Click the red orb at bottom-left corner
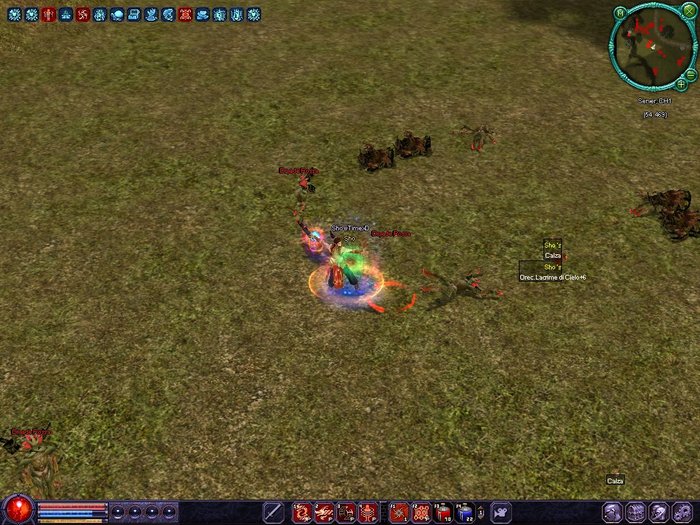Image resolution: width=700 pixels, height=525 pixels. pyautogui.click(x=17, y=510)
